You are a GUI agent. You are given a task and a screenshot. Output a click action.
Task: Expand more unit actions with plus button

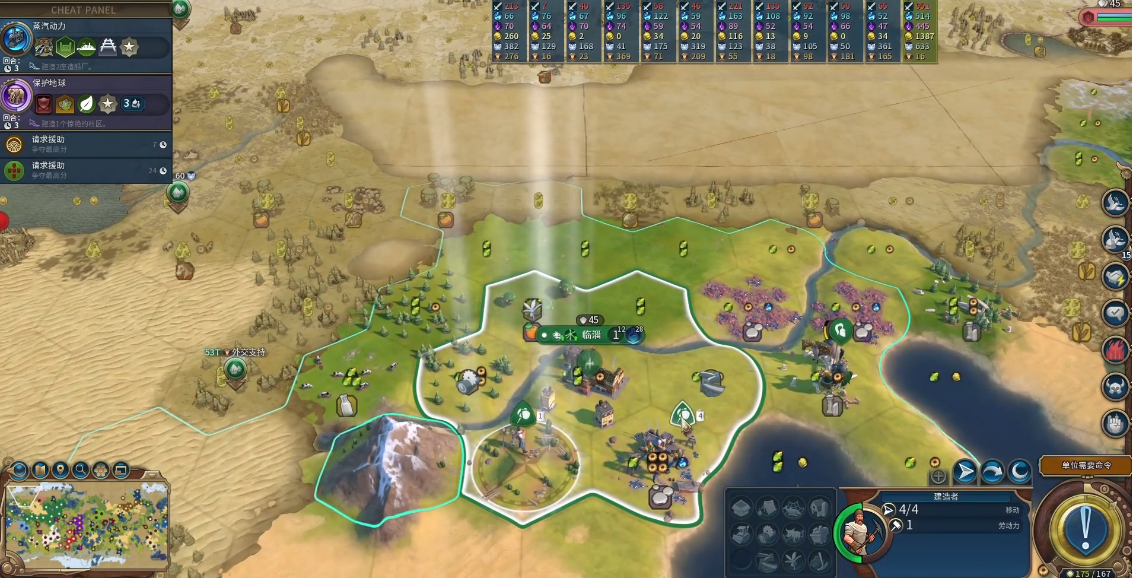[937, 474]
